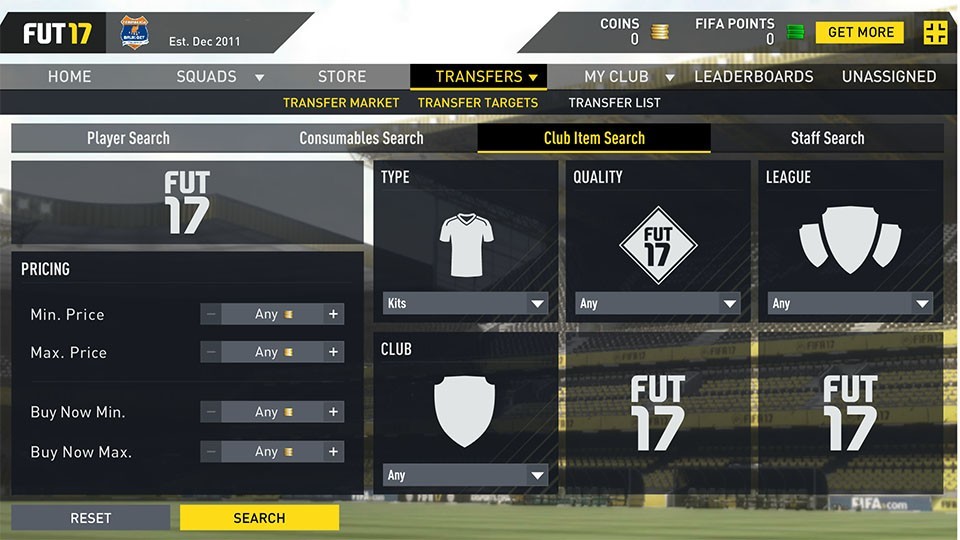Image resolution: width=960 pixels, height=540 pixels.
Task: Open the League dropdown
Action: click(850, 303)
